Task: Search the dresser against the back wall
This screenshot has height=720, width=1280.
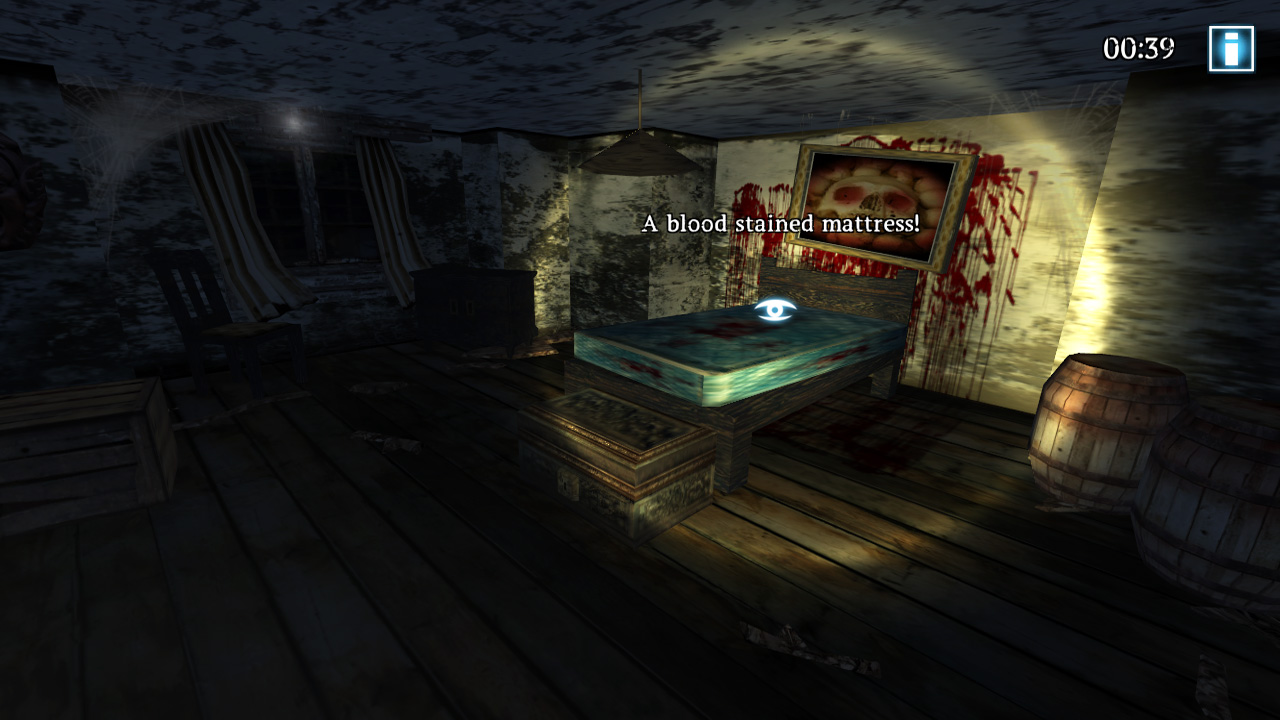Action: 470,310
